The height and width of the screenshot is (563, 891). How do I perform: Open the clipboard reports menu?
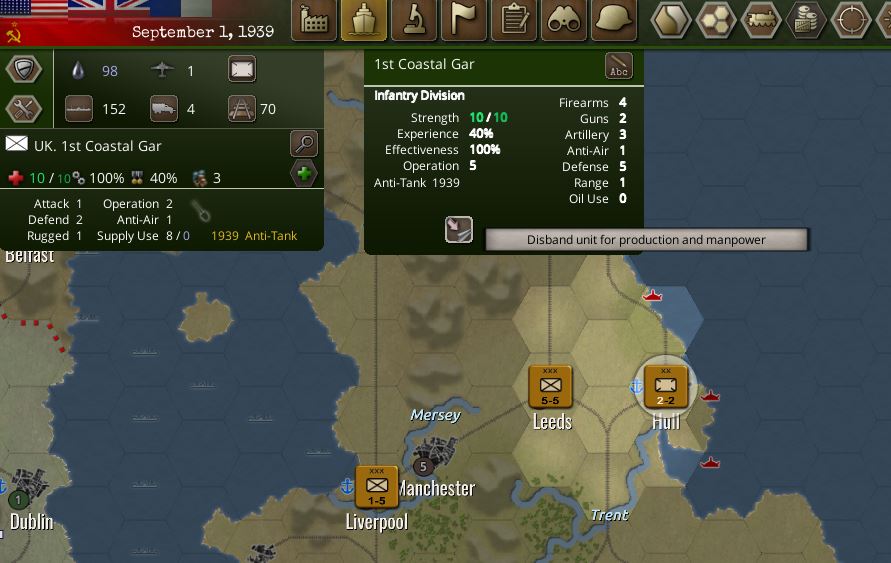click(x=514, y=20)
